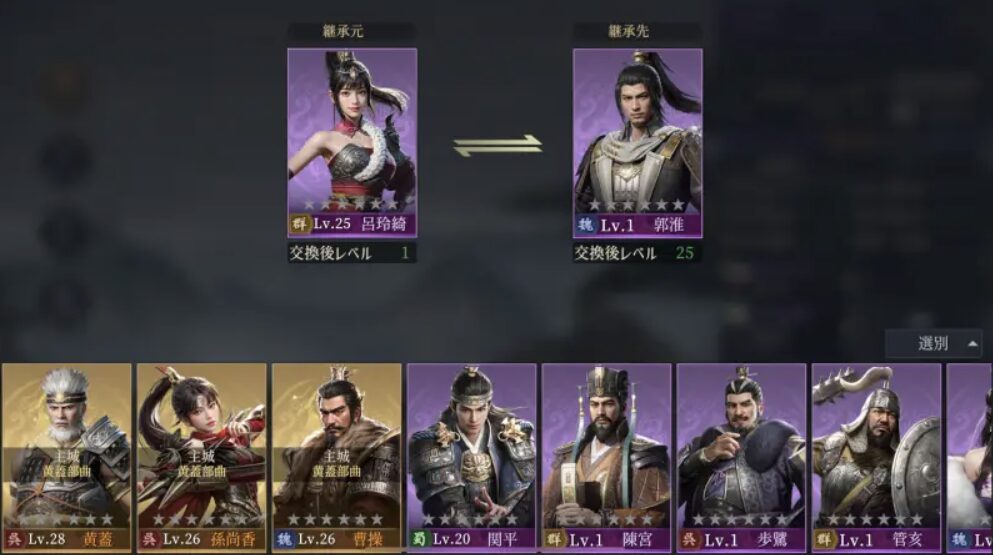The width and height of the screenshot is (993, 555).
Task: Choose the Lv.1 管亥 hero card
Action: (x=877, y=455)
